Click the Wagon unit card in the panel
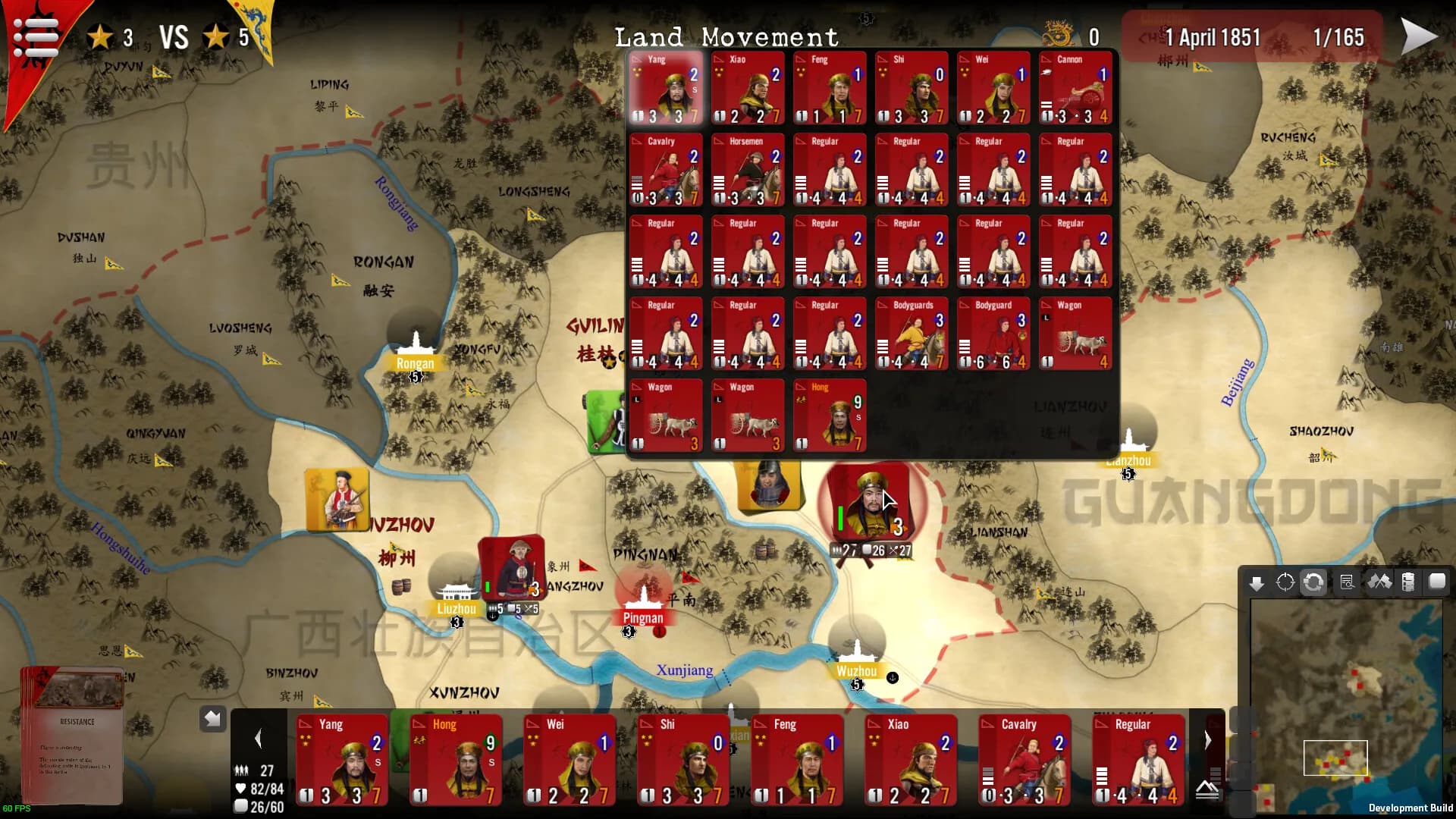The image size is (1456, 819). (1075, 334)
